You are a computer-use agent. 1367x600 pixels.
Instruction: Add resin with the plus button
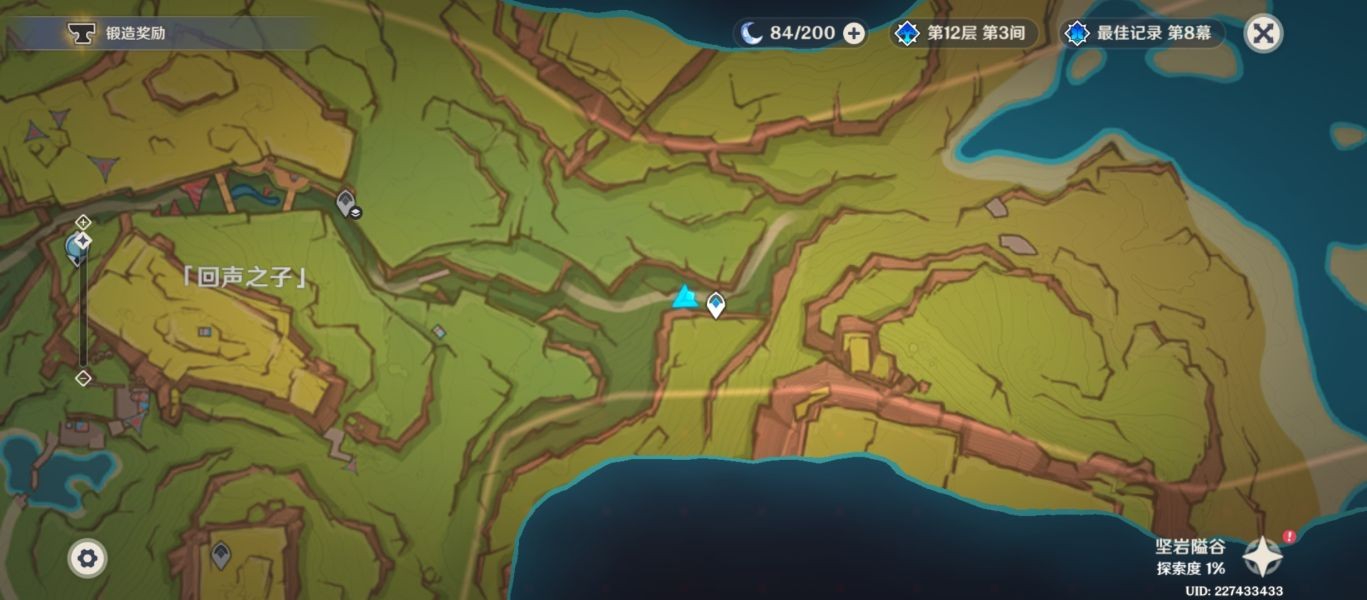(854, 33)
